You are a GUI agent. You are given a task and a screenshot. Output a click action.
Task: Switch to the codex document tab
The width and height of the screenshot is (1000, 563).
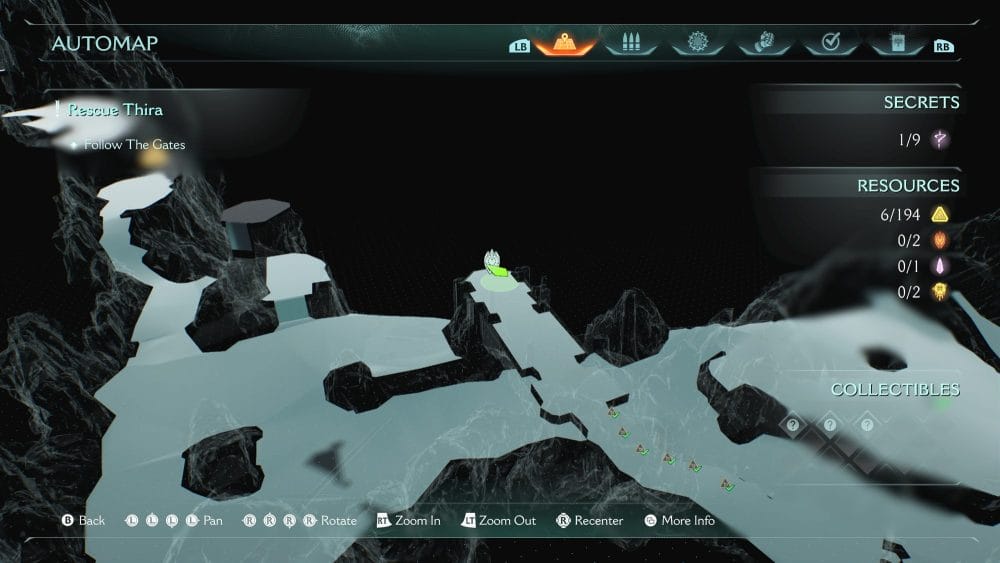point(895,43)
